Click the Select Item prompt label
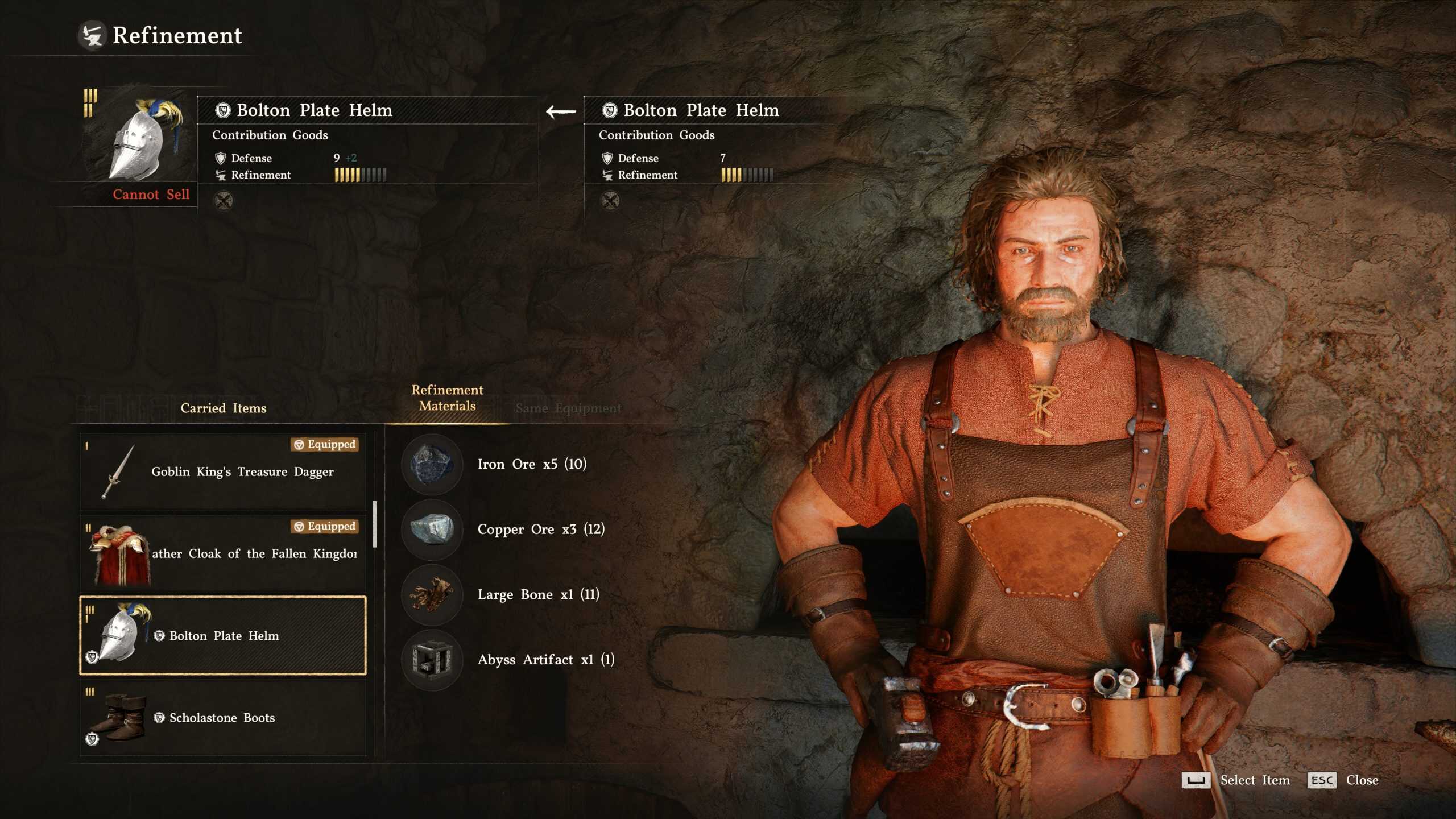Image resolution: width=1456 pixels, height=819 pixels. click(x=1255, y=780)
